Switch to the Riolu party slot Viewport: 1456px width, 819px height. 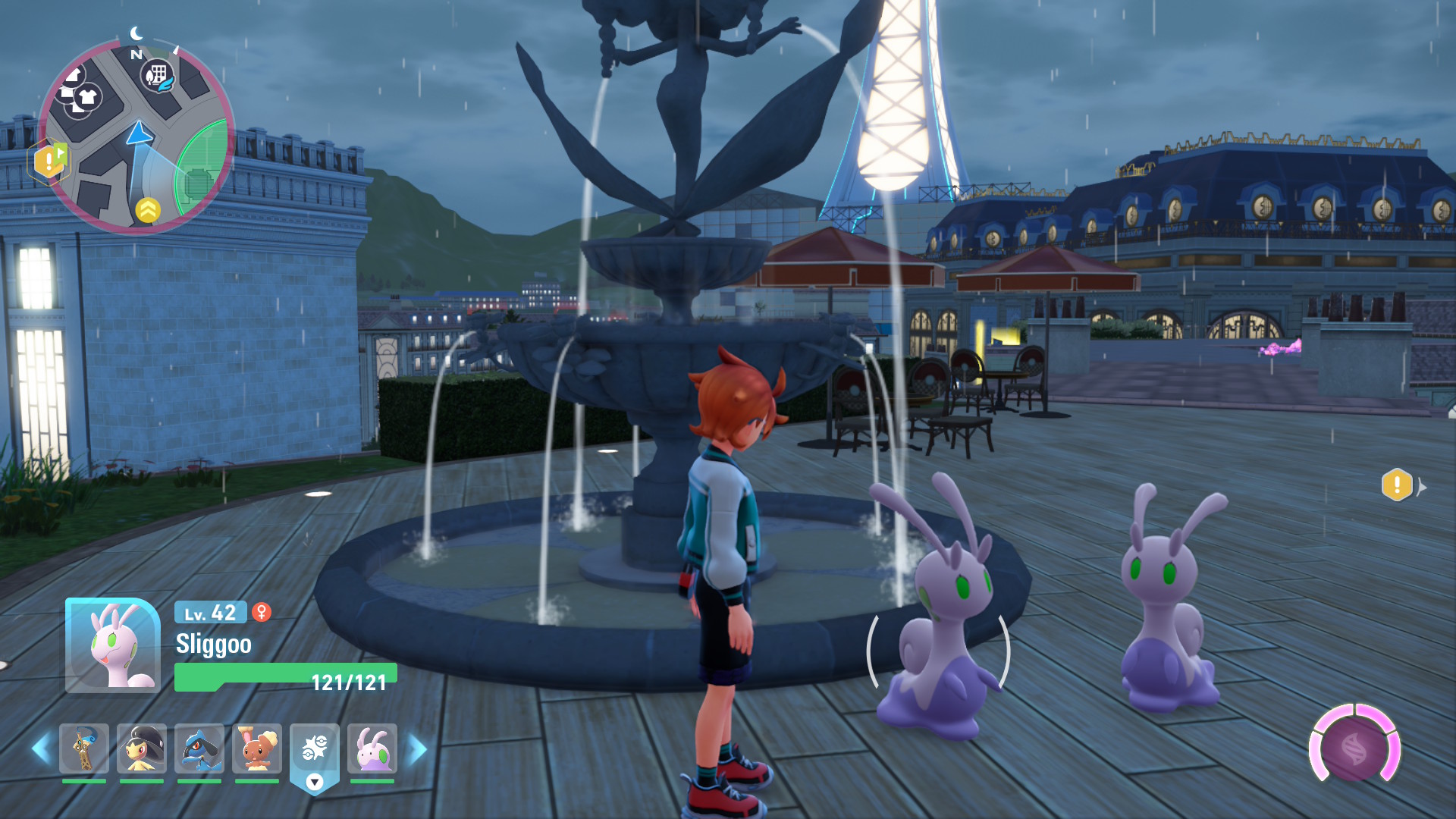[199, 748]
